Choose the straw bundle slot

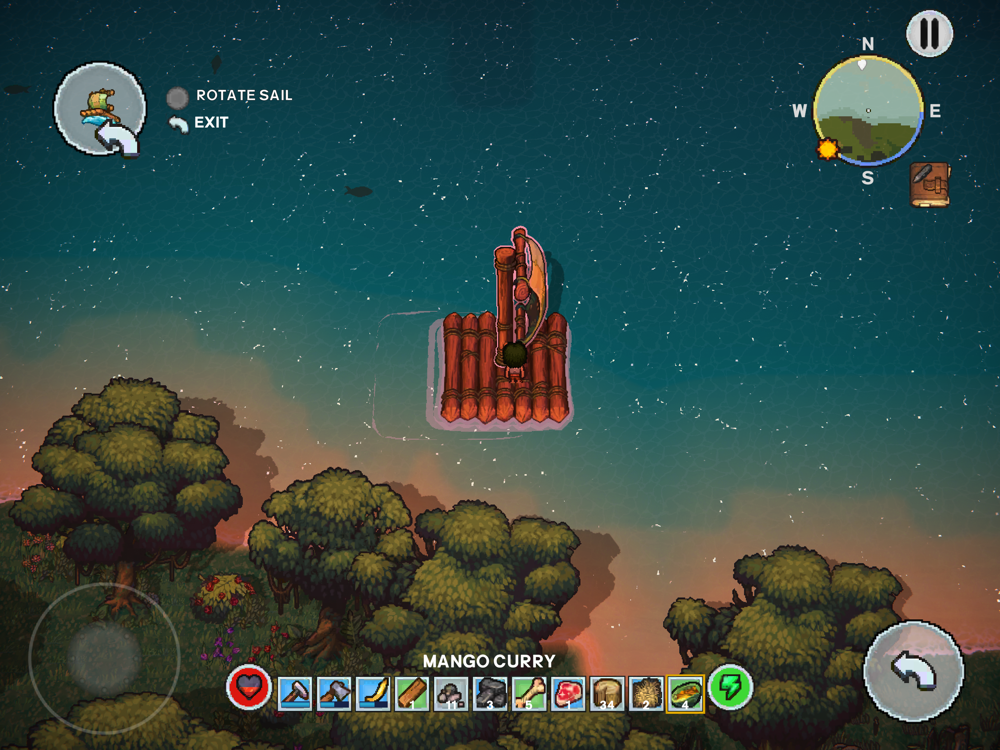[646, 693]
